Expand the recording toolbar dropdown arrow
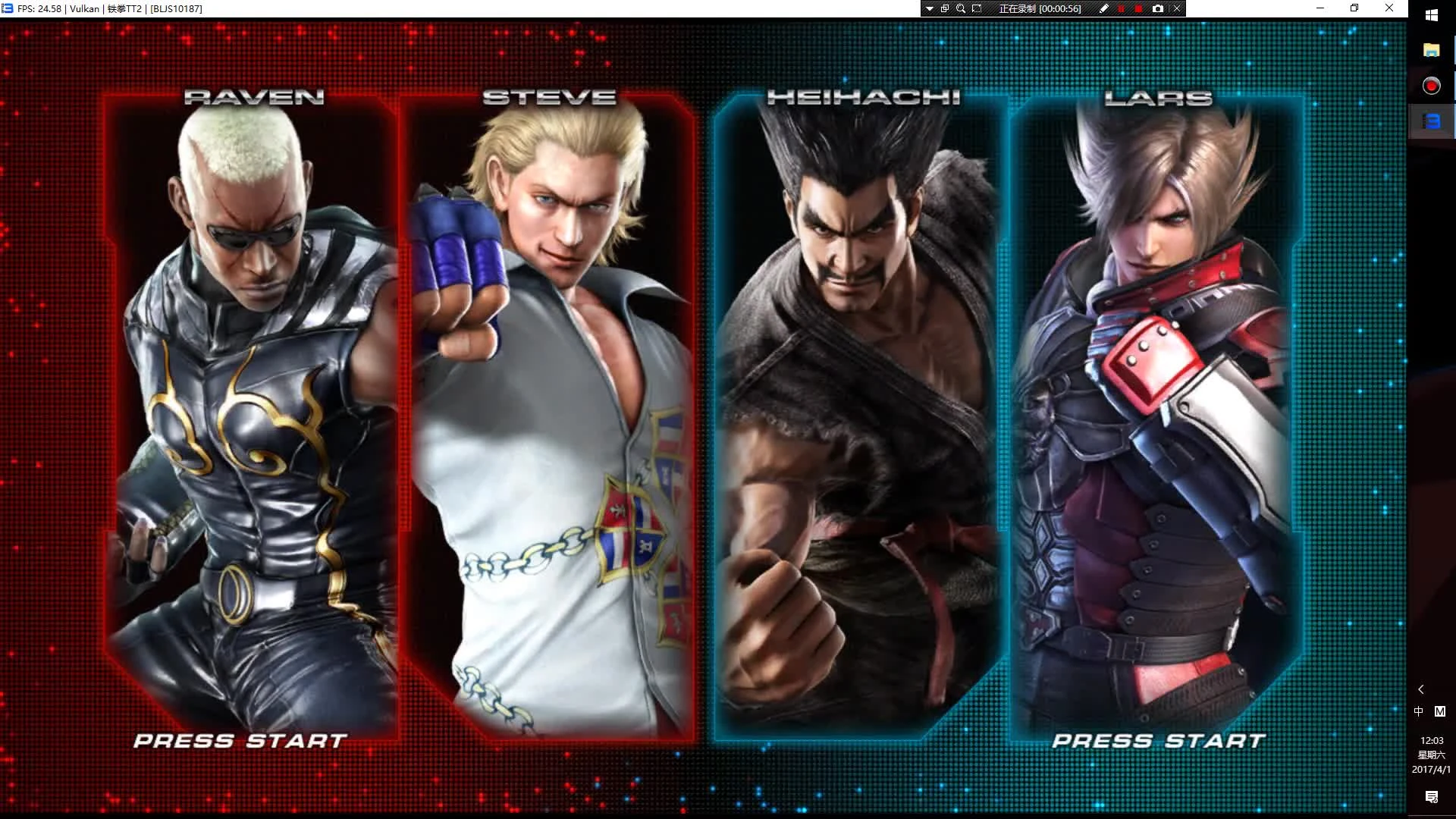This screenshot has width=1456, height=819. tap(929, 8)
